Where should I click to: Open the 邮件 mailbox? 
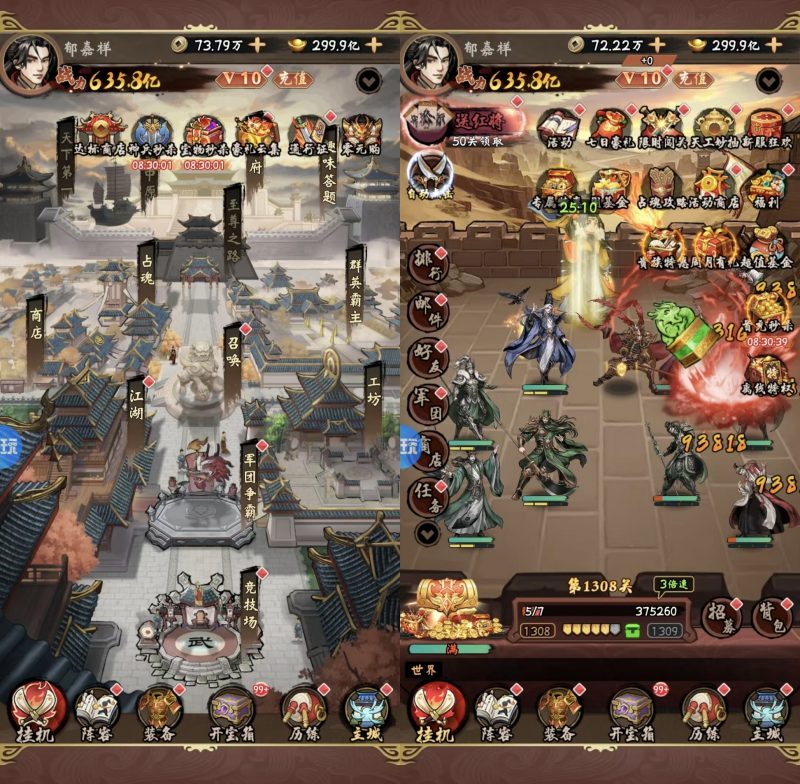pyautogui.click(x=427, y=312)
